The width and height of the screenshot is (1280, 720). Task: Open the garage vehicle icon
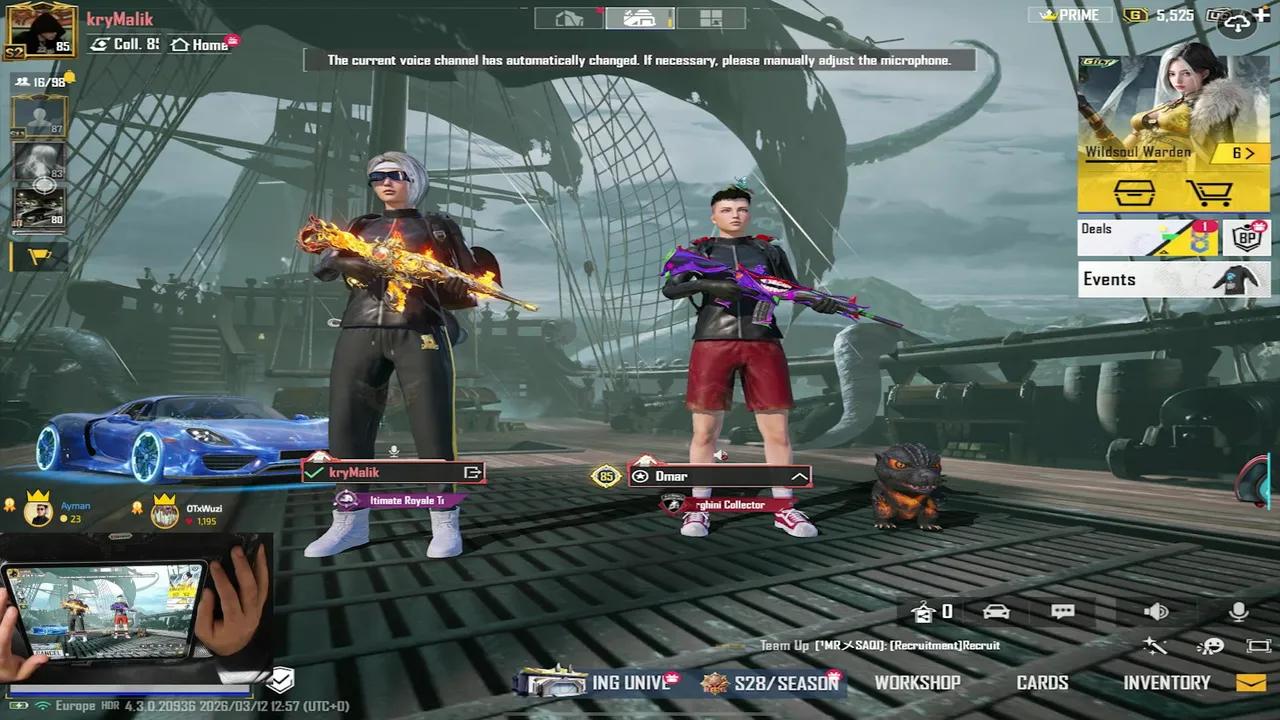[995, 611]
